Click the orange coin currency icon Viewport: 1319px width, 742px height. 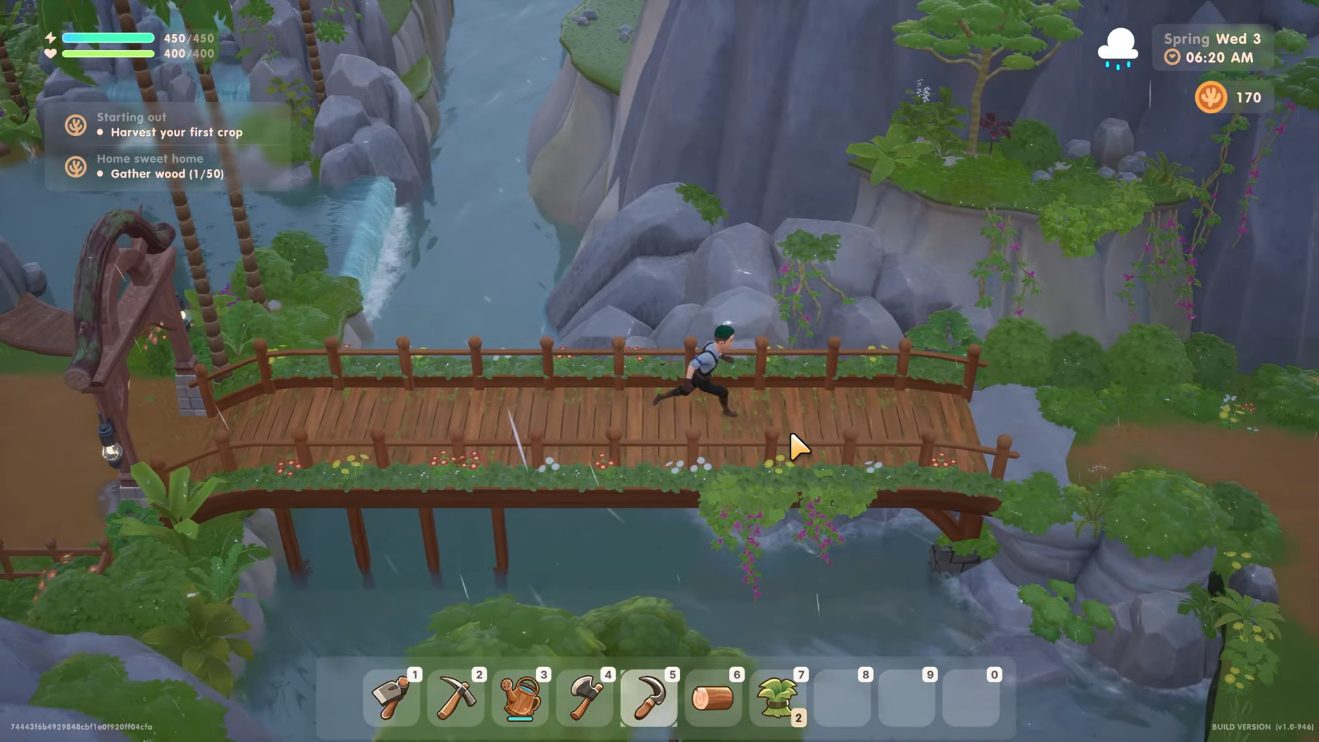(1210, 97)
